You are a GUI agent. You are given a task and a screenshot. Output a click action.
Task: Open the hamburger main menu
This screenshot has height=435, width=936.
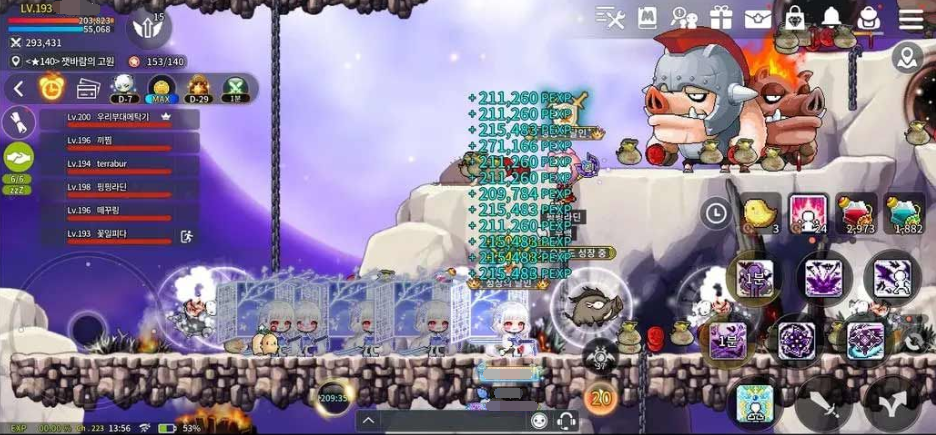[911, 18]
